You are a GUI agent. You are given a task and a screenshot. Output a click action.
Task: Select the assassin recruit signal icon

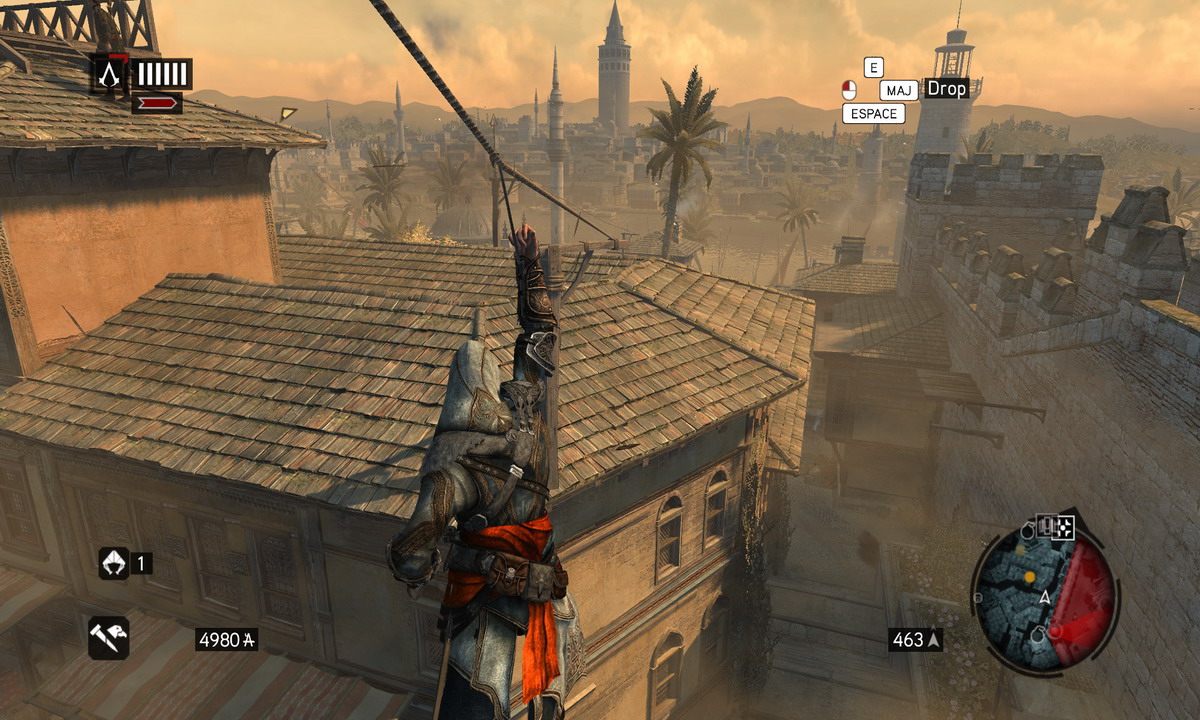pos(113,563)
